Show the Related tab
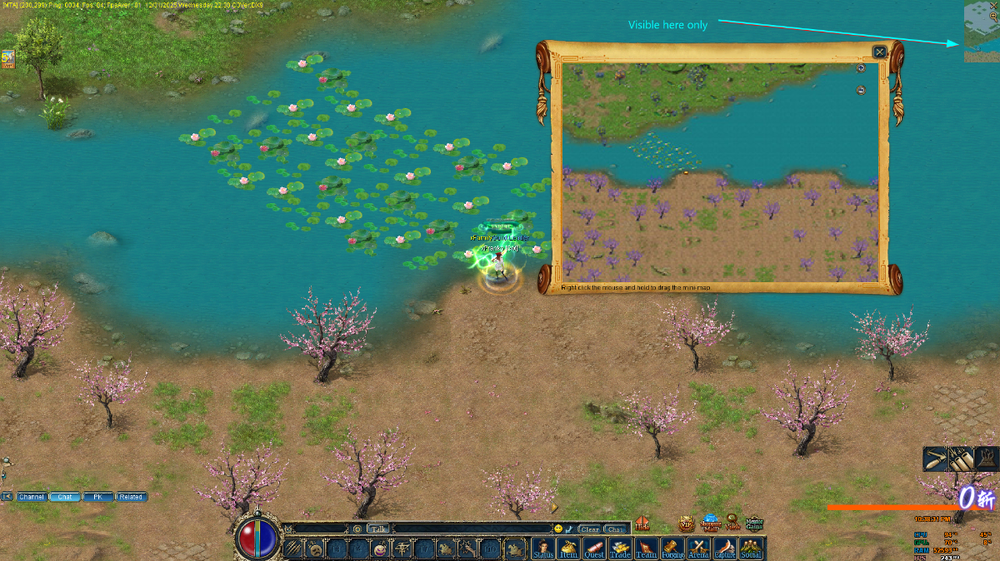1000x561 pixels. [131, 497]
